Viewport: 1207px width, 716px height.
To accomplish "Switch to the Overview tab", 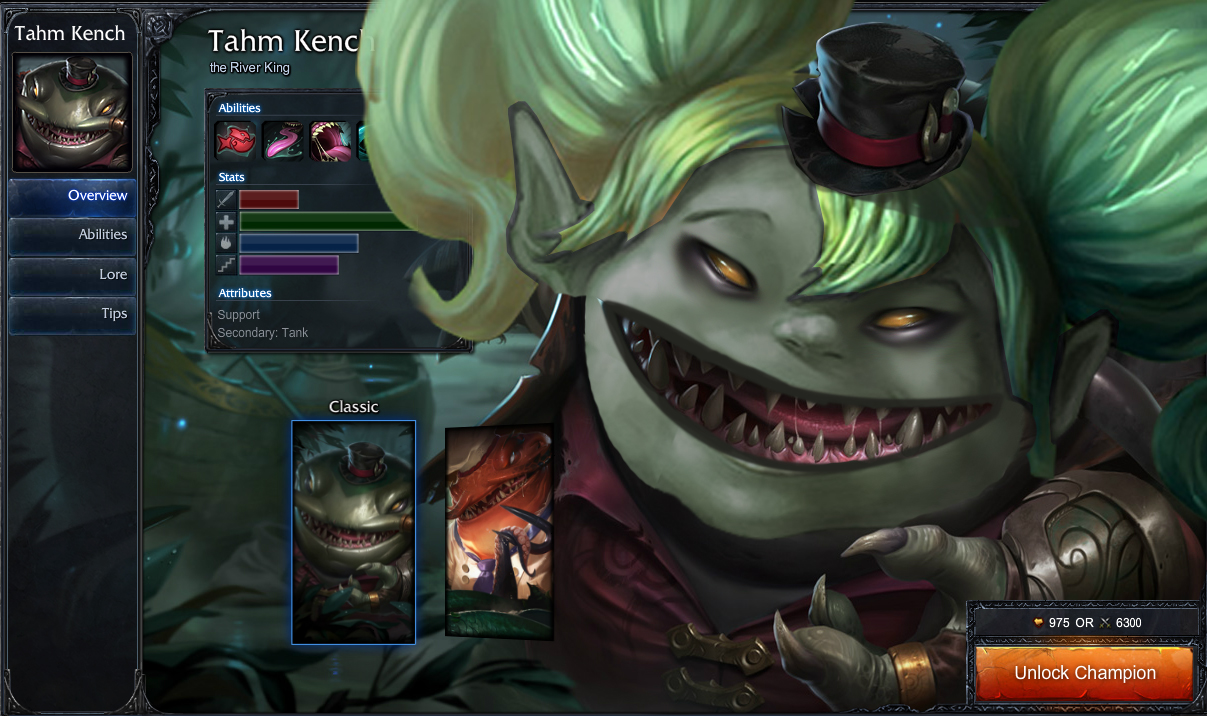I will click(72, 196).
